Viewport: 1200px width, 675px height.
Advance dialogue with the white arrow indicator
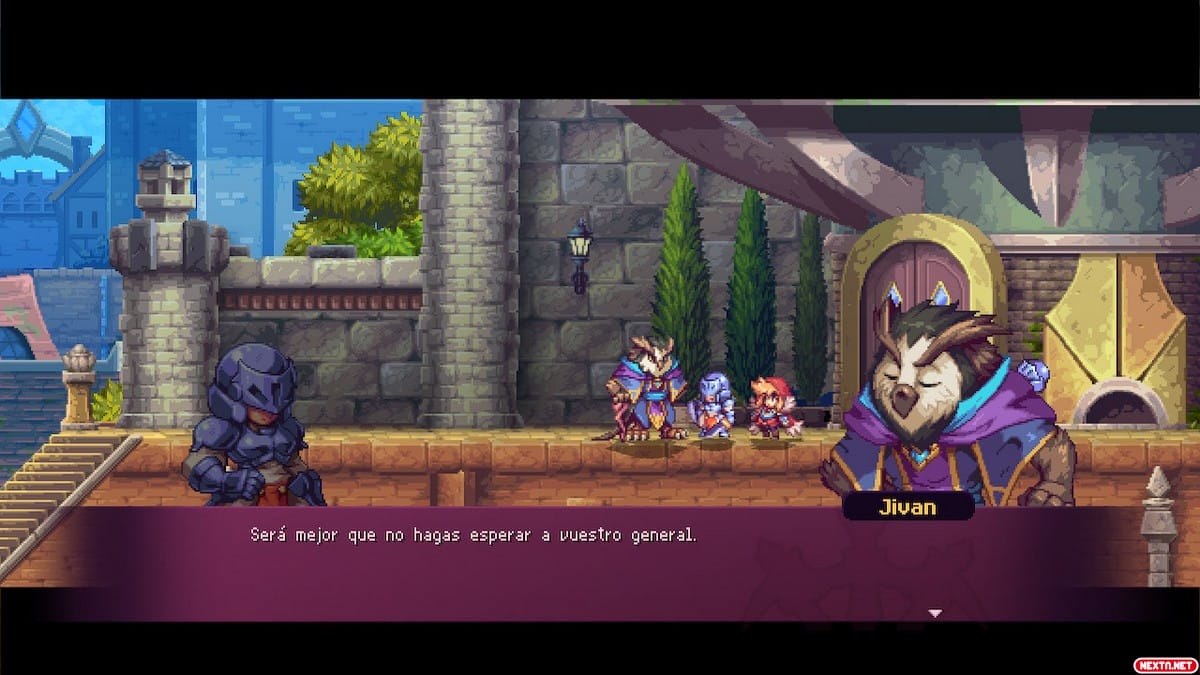[x=935, y=613]
